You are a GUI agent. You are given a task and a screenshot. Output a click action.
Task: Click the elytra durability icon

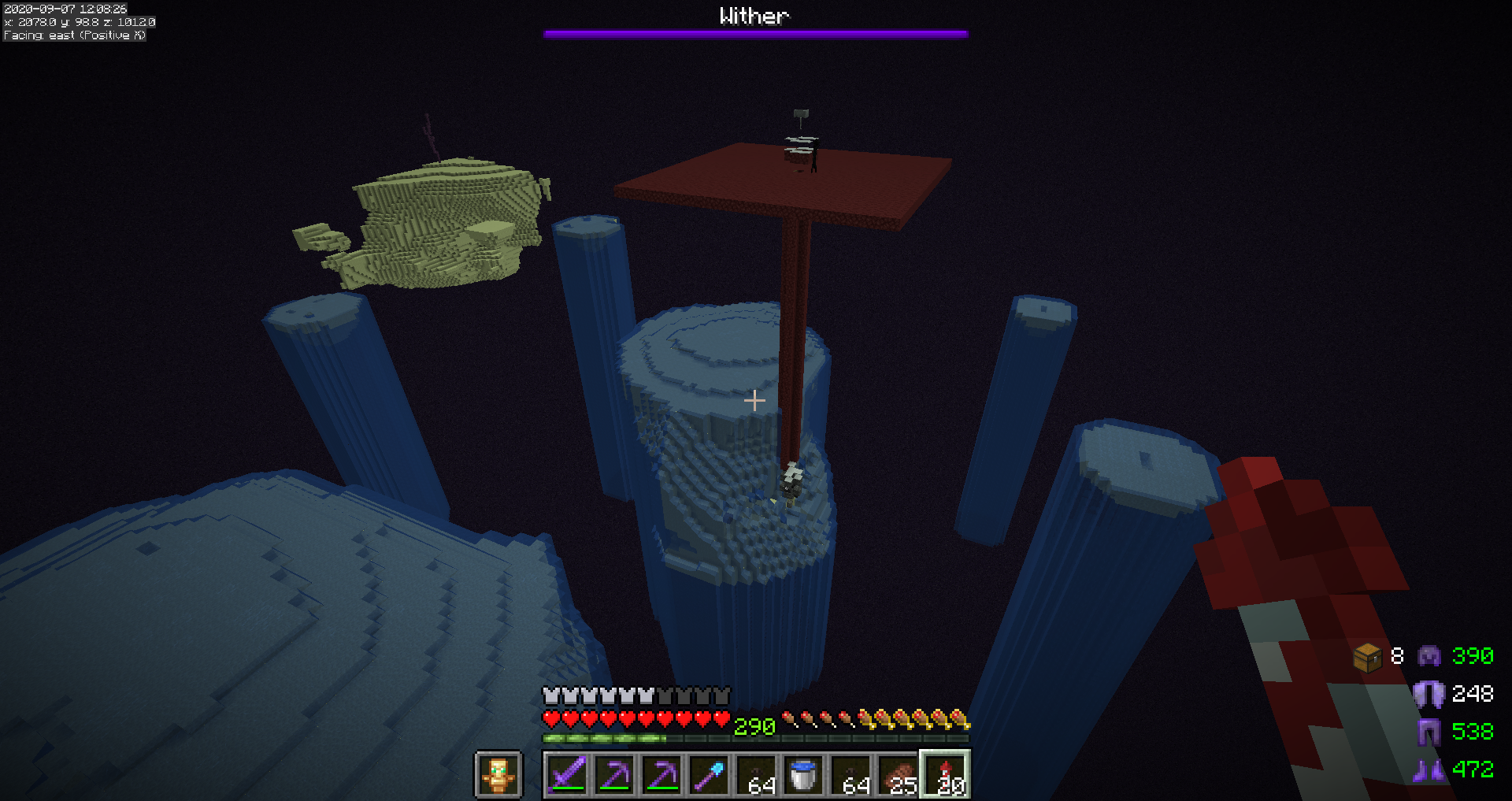(1429, 694)
